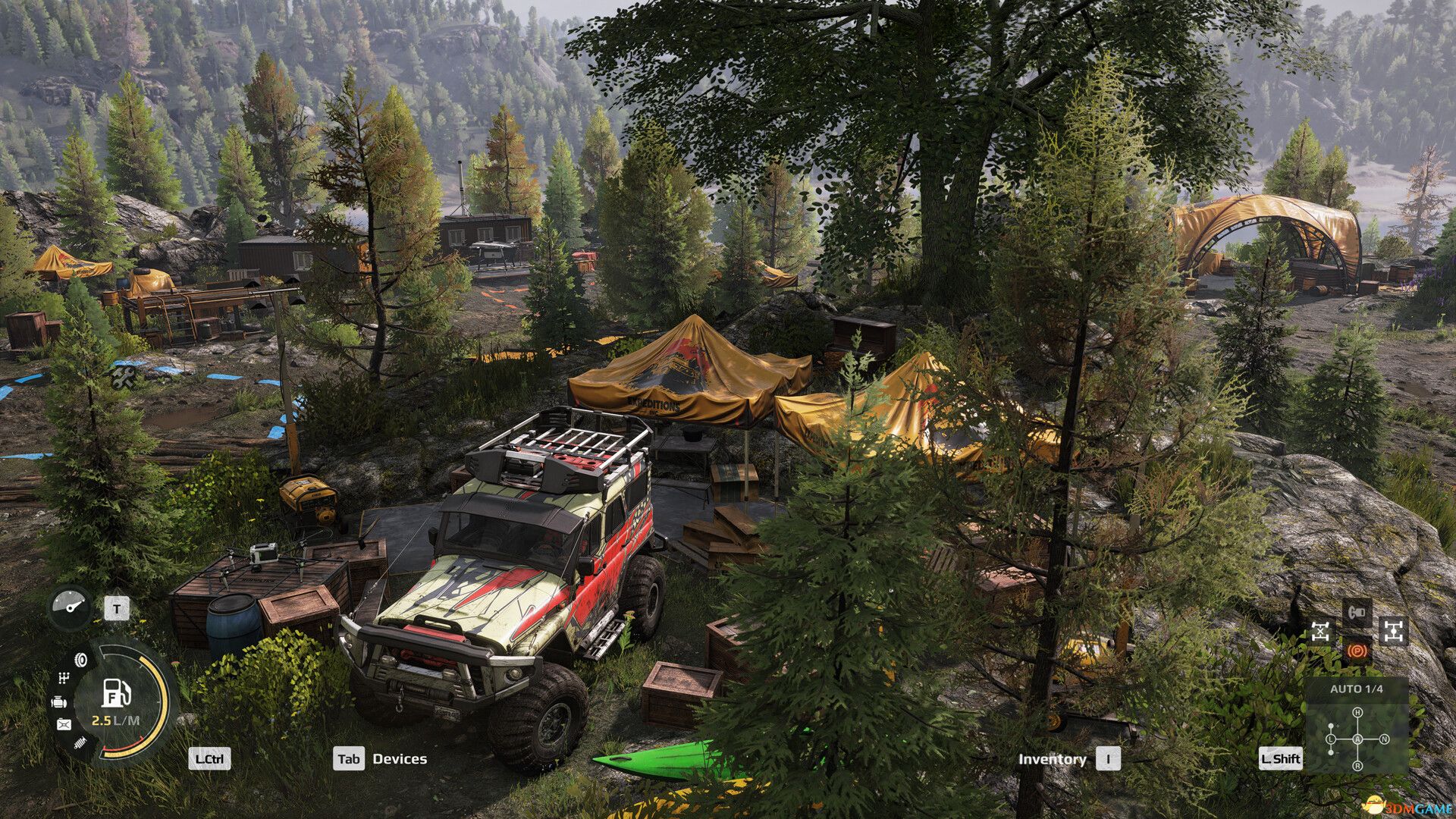Open the speedometer gauge display
Image resolution: width=1456 pixels, height=819 pixels.
click(70, 608)
